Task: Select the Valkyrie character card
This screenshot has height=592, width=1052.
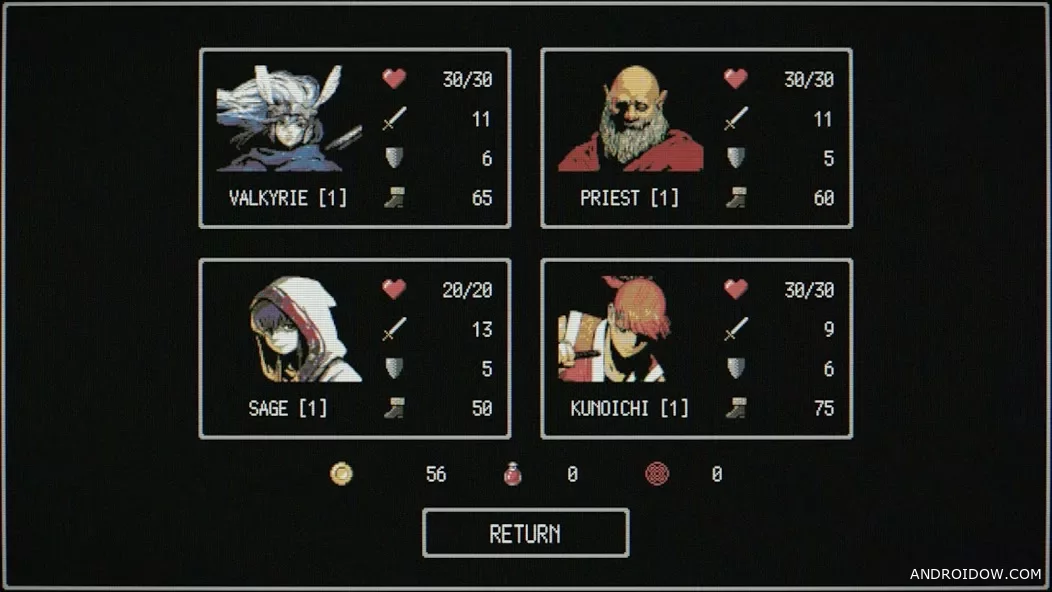Action: point(355,138)
